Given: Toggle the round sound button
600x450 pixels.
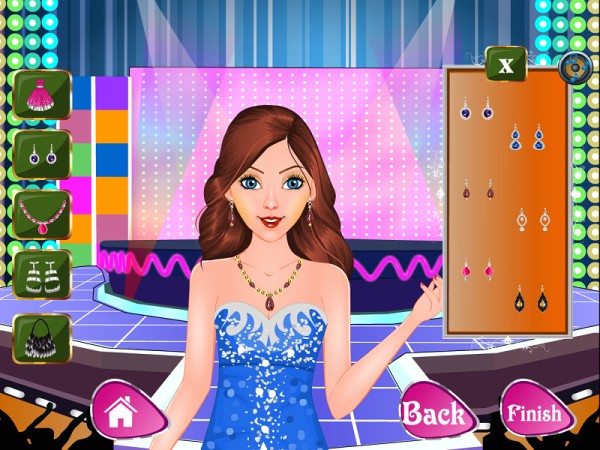Looking at the screenshot, I should tap(575, 68).
